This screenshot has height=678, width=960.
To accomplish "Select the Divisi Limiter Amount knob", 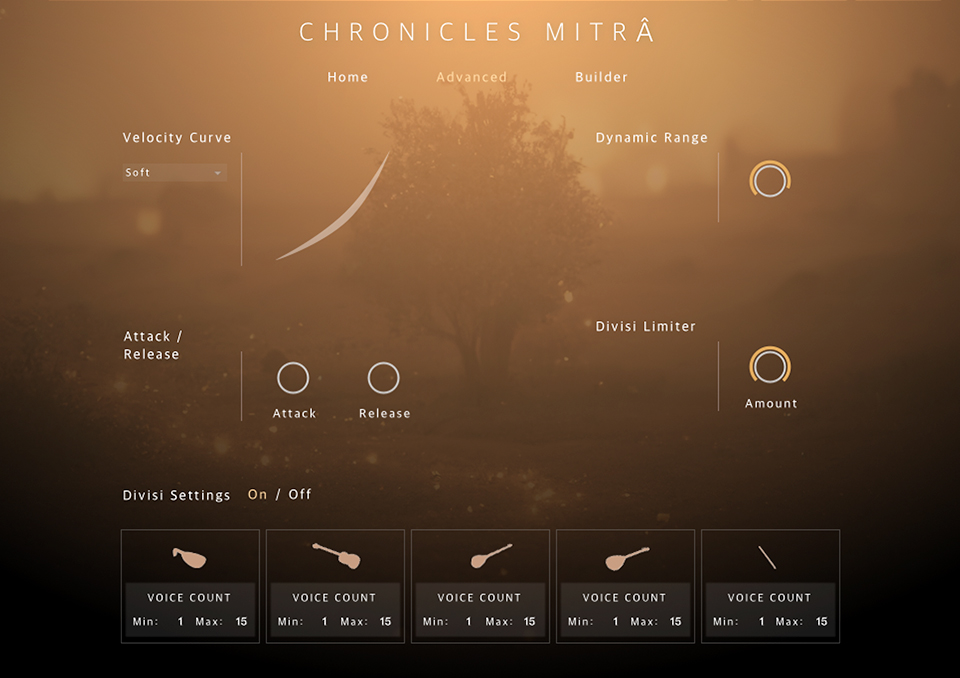I will click(x=770, y=367).
